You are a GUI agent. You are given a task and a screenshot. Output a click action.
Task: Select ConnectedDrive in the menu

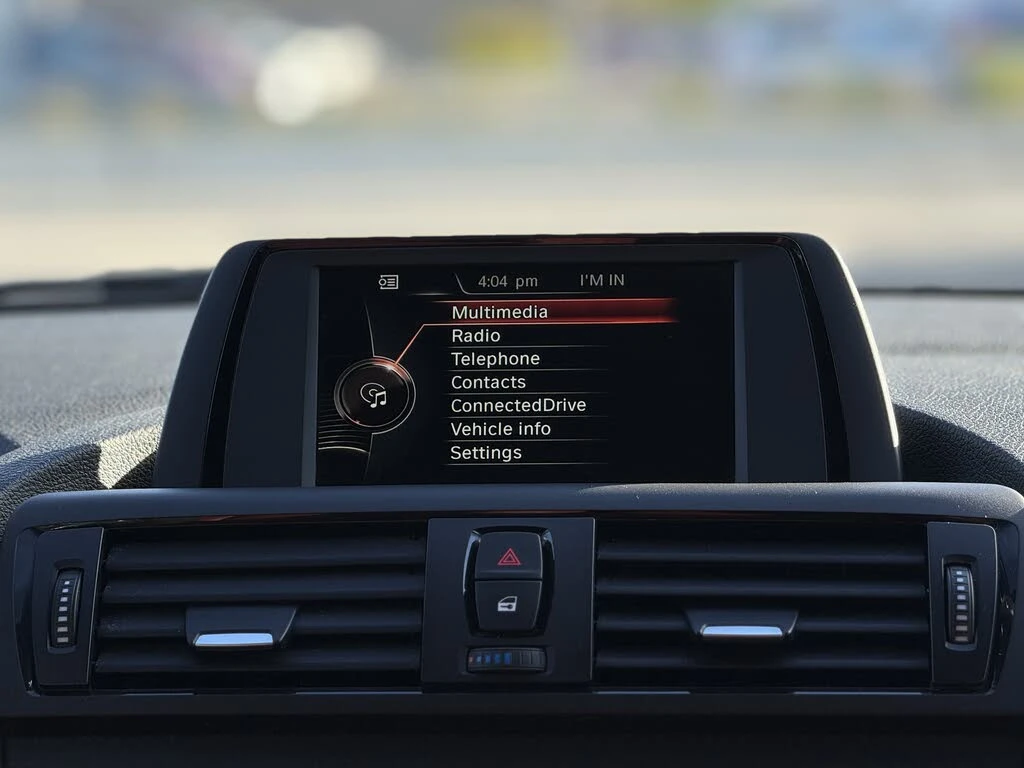click(x=518, y=405)
